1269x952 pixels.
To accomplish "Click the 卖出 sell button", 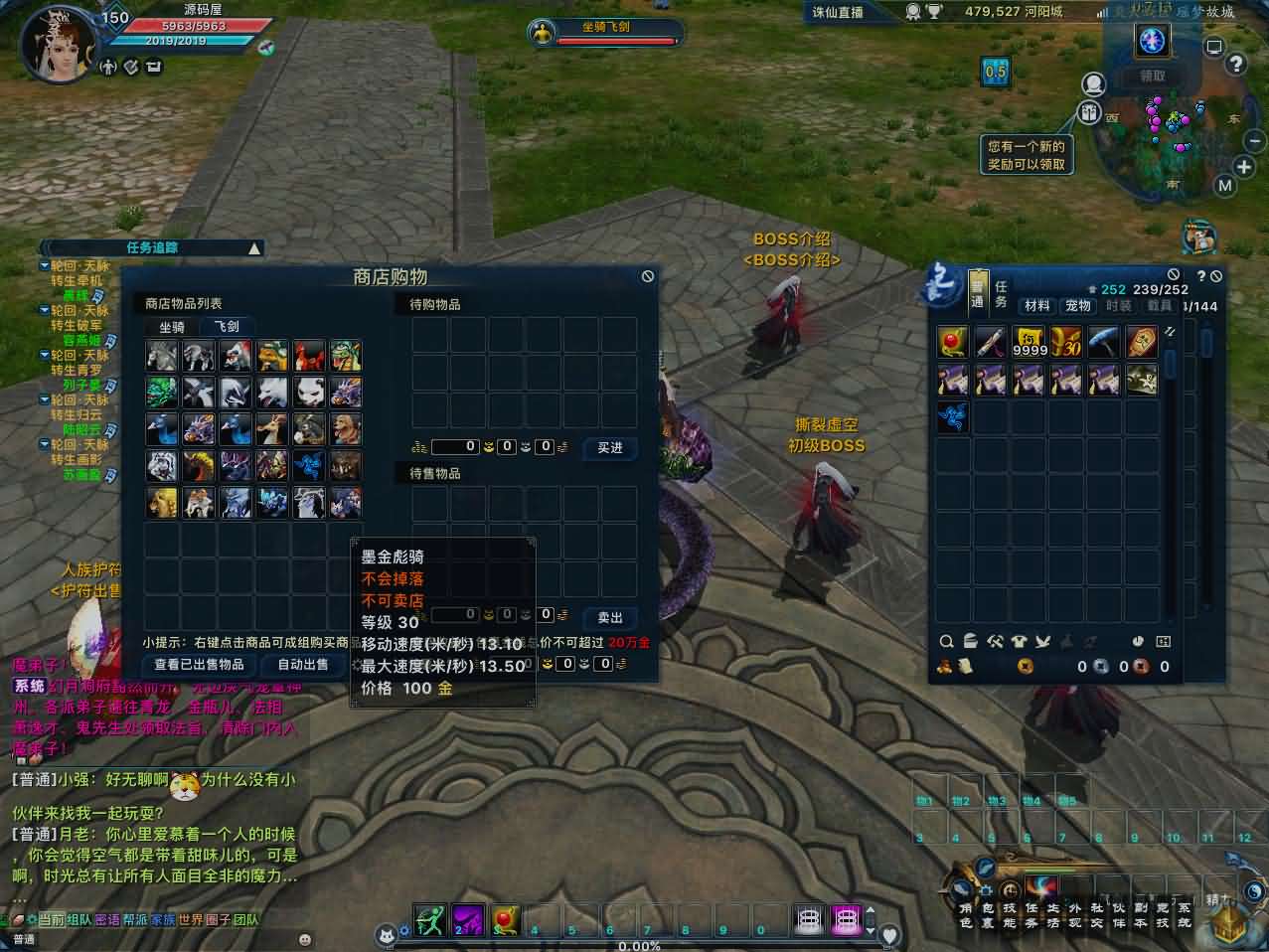I will pos(610,618).
